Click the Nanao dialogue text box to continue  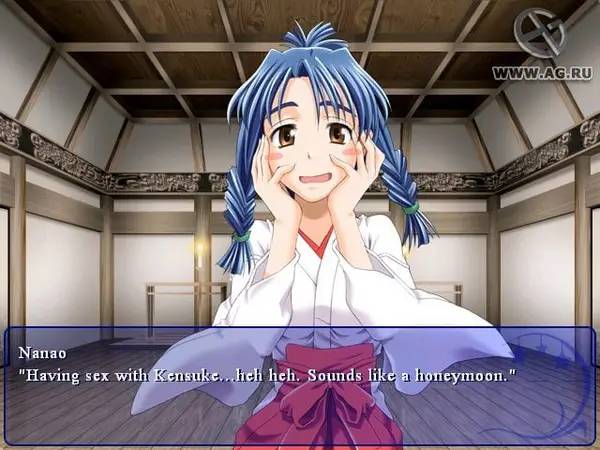pos(300,385)
